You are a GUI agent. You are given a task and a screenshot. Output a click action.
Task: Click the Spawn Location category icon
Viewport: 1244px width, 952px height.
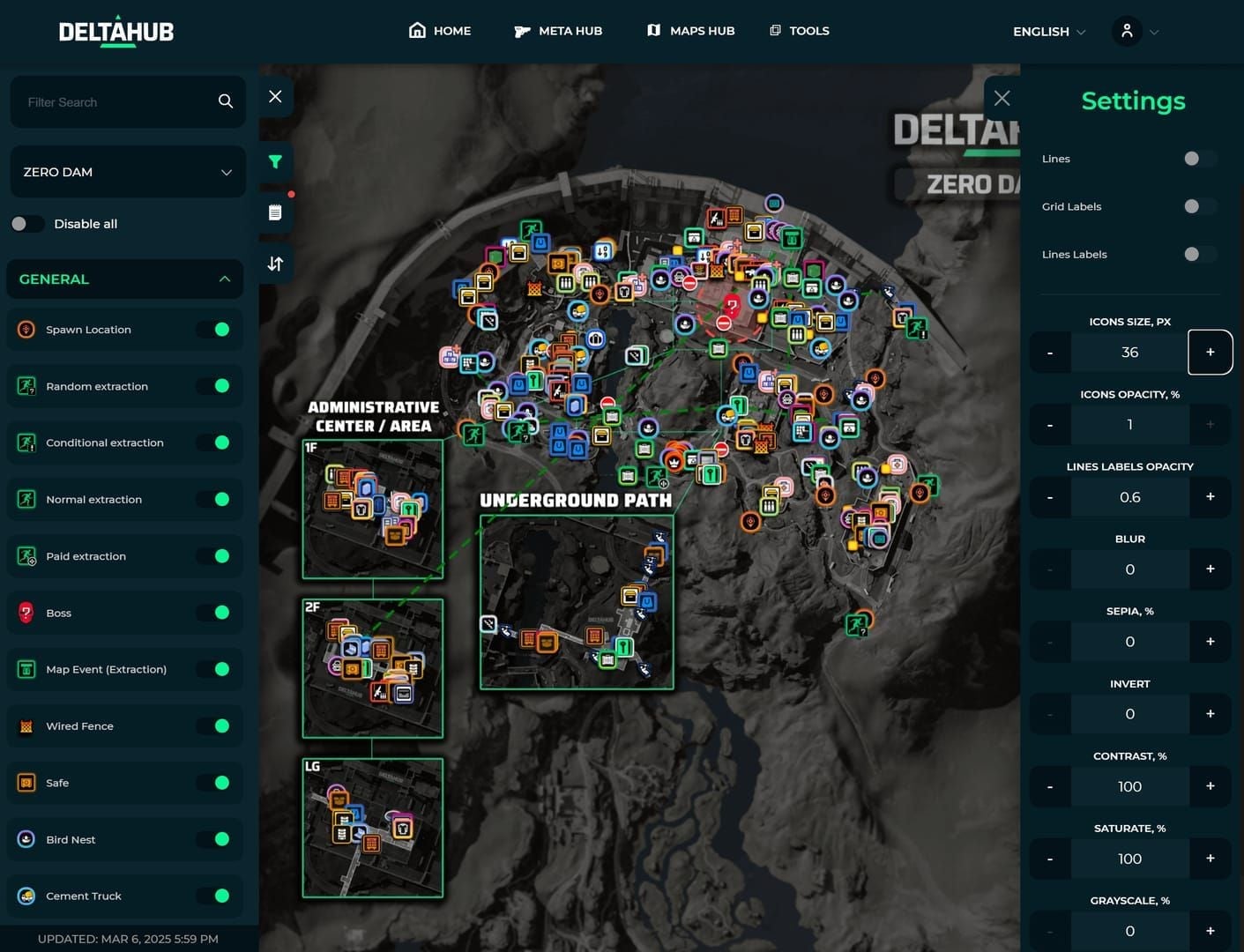click(26, 329)
